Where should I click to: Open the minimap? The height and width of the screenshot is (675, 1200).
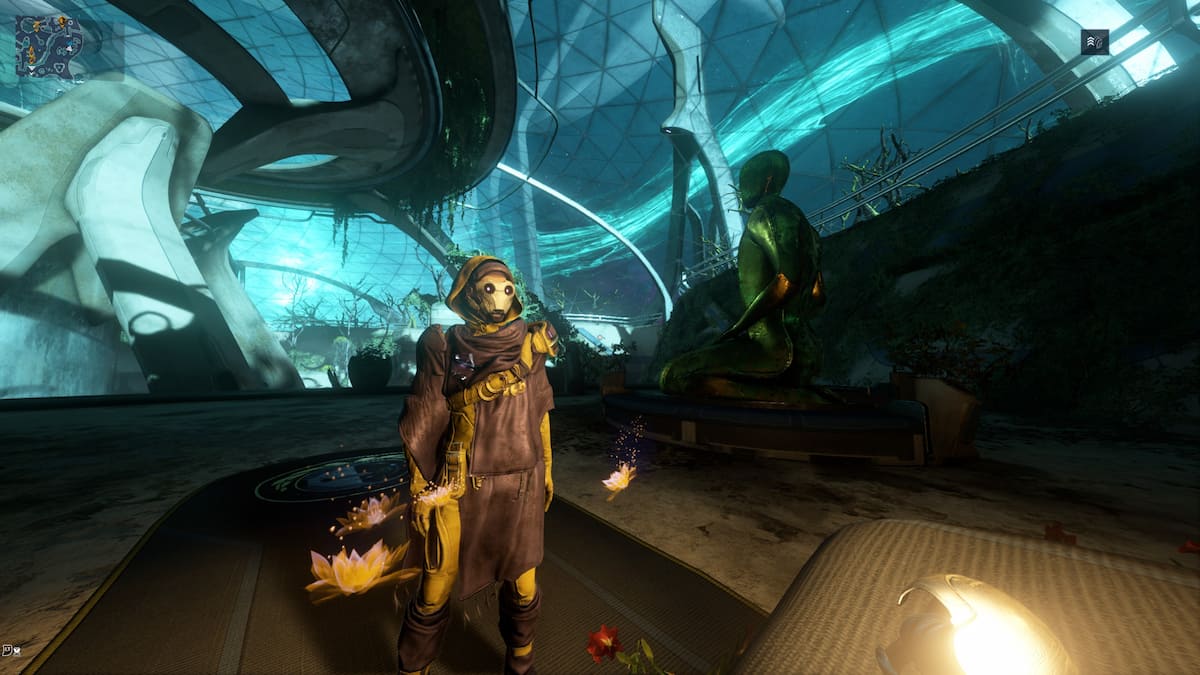tap(48, 47)
